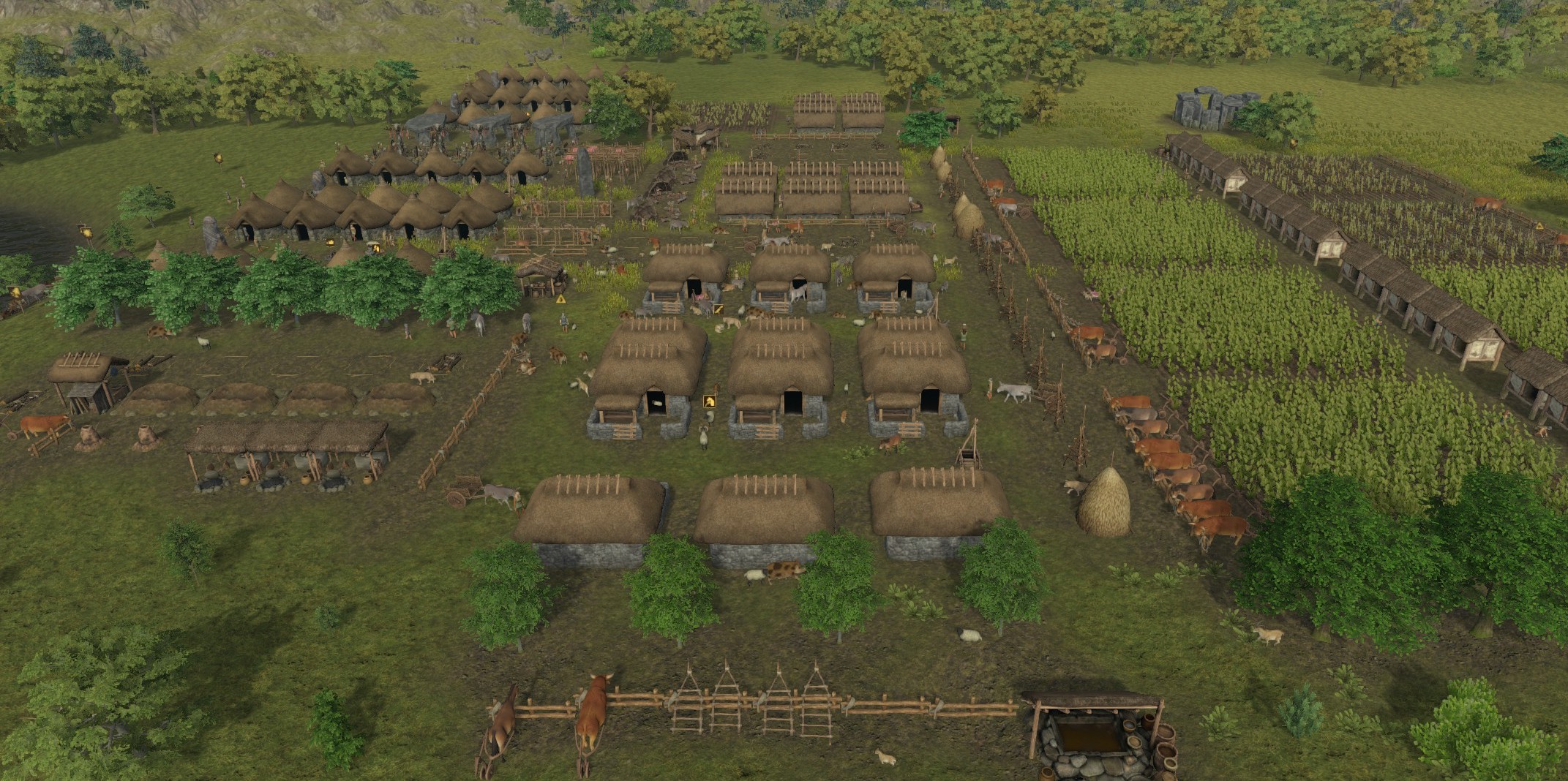Select the yellow horse head marker

click(x=709, y=401)
